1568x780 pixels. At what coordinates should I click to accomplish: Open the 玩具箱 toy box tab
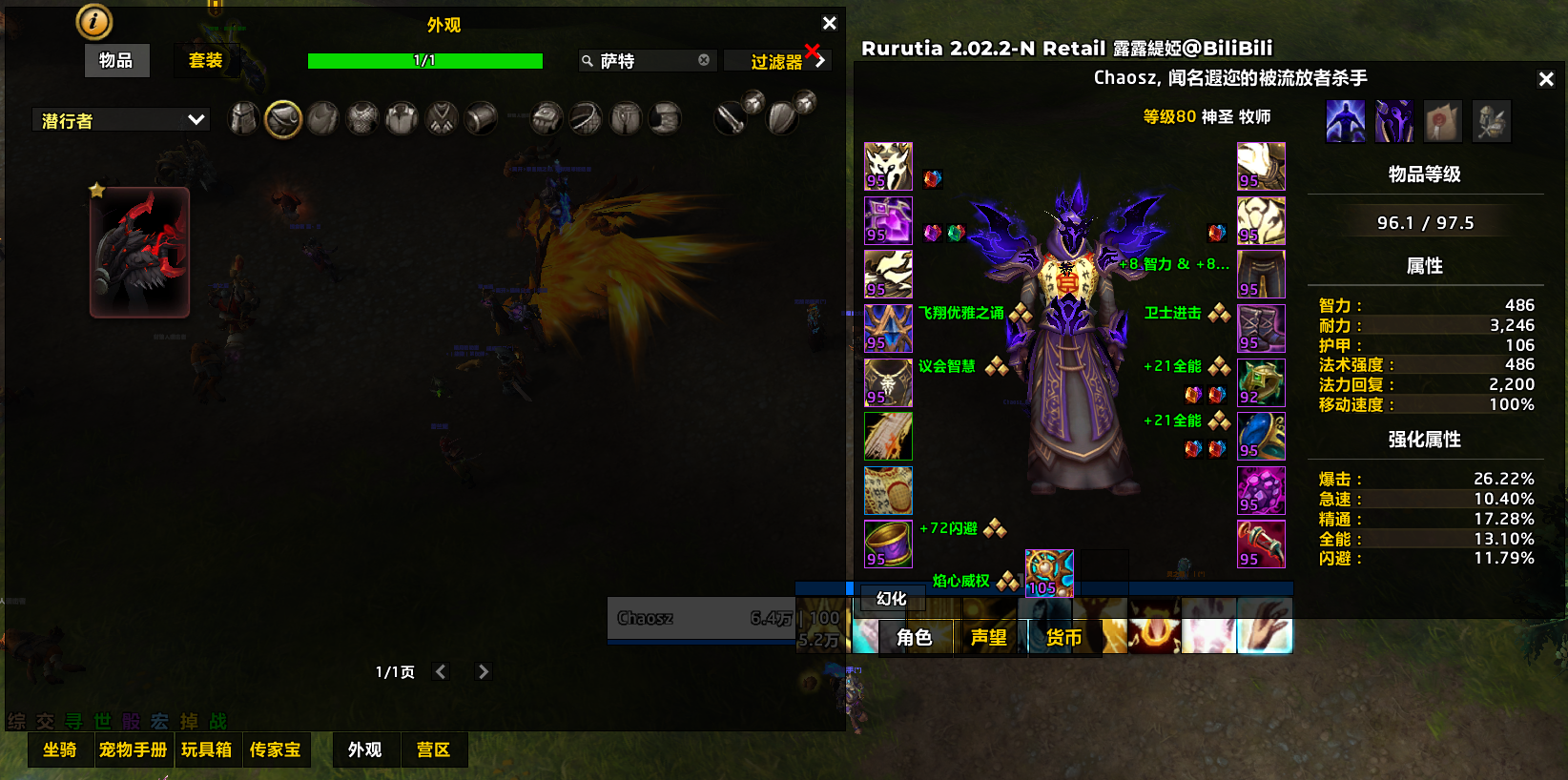tap(206, 750)
